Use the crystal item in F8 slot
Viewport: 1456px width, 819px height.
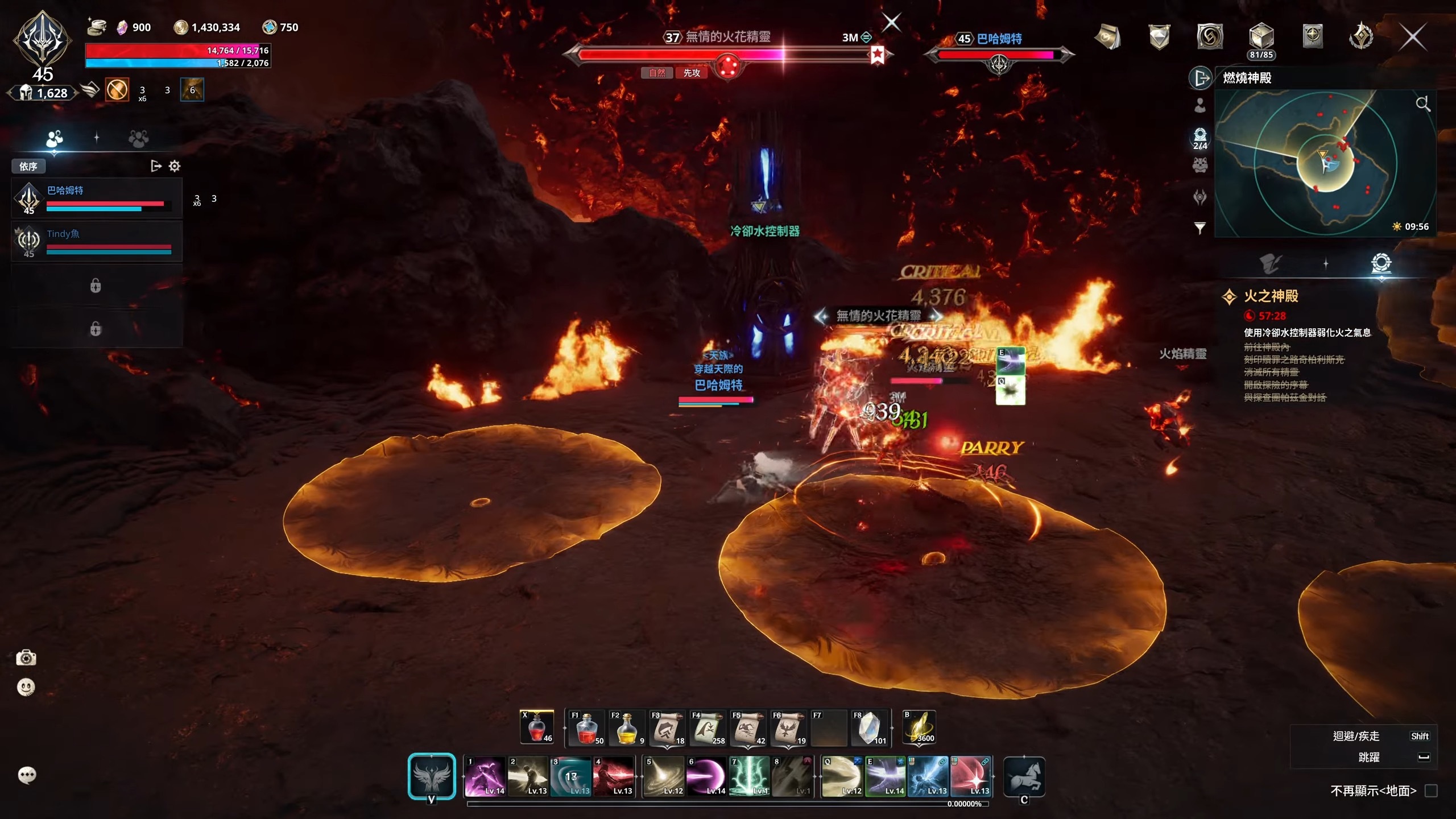point(868,728)
